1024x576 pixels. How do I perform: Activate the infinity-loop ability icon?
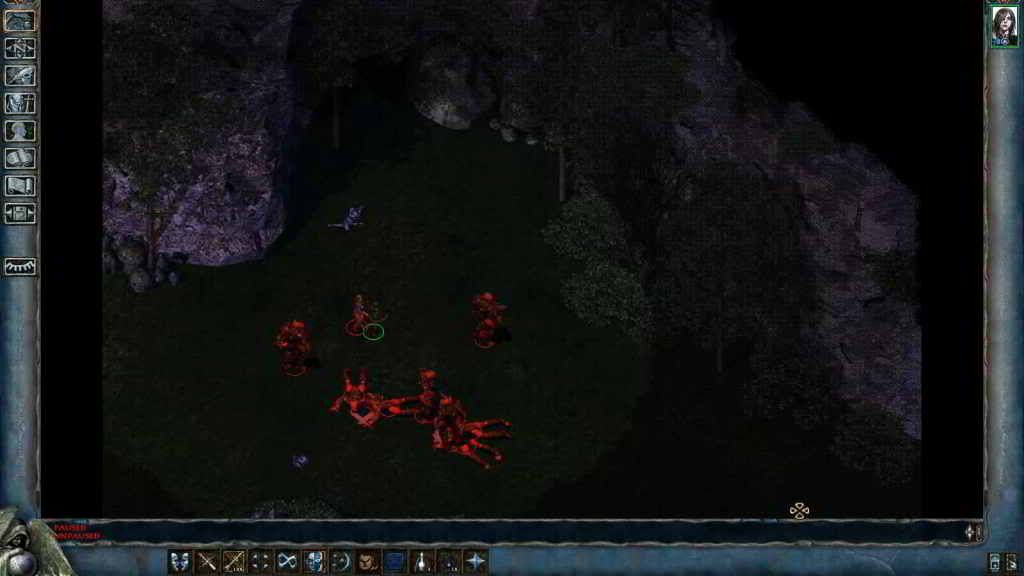(x=287, y=561)
